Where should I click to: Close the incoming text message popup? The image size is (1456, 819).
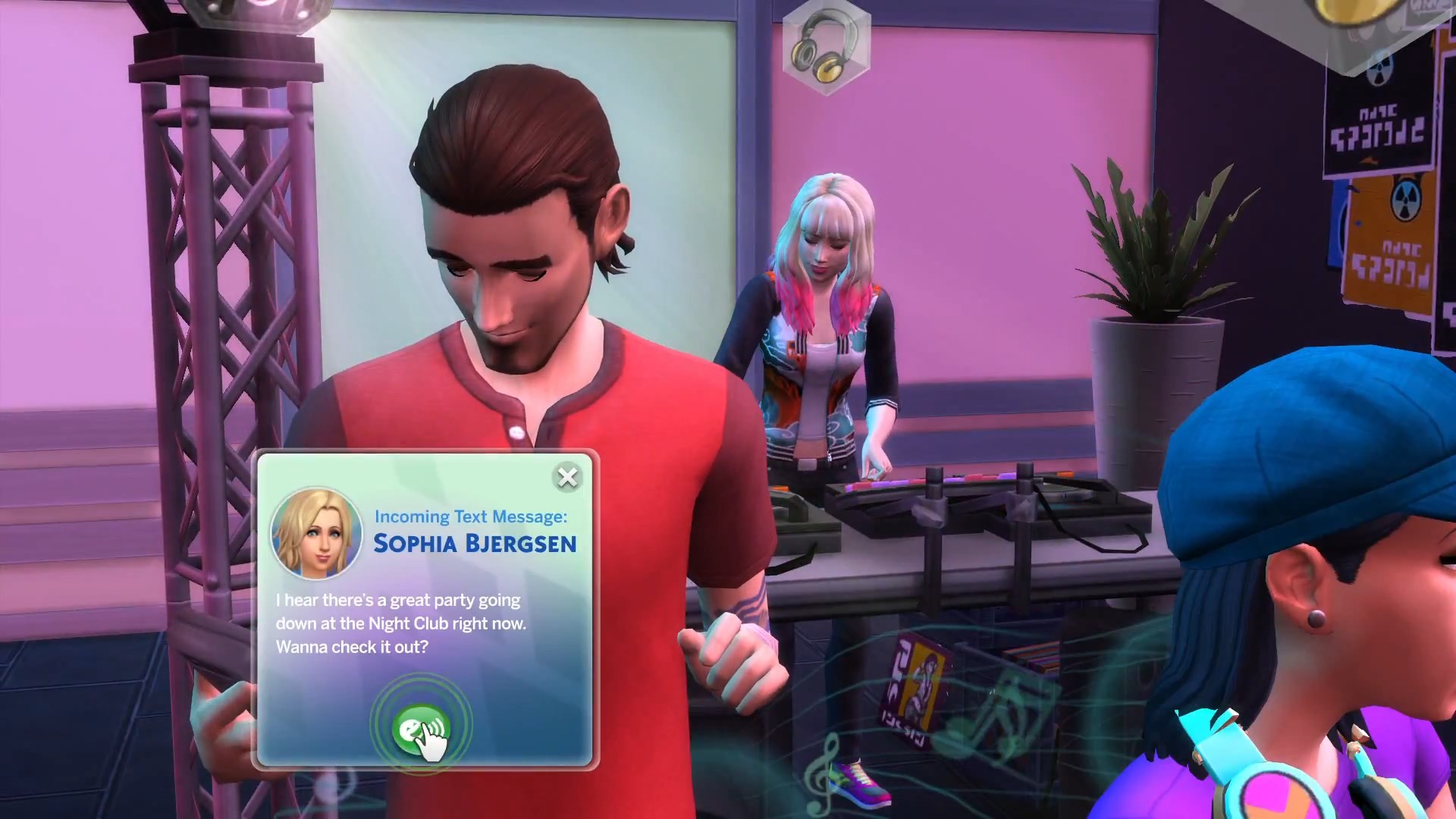567,478
